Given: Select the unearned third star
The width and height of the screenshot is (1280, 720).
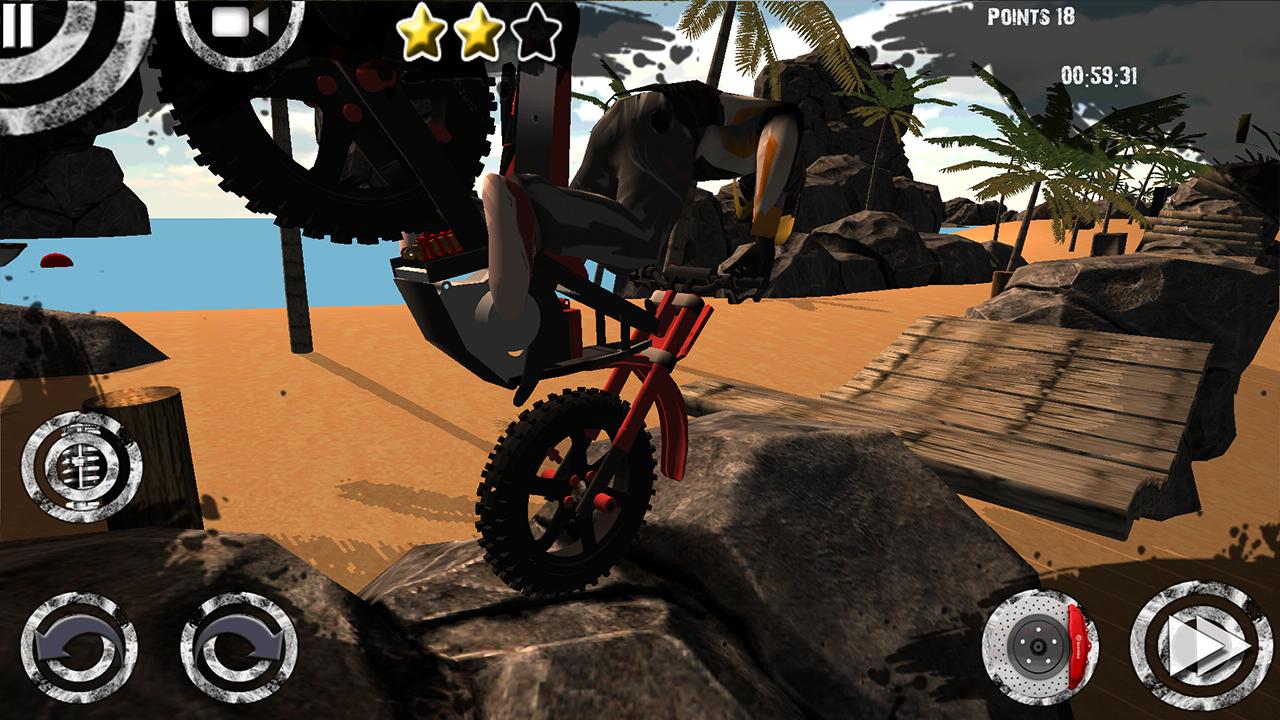Looking at the screenshot, I should (537, 33).
